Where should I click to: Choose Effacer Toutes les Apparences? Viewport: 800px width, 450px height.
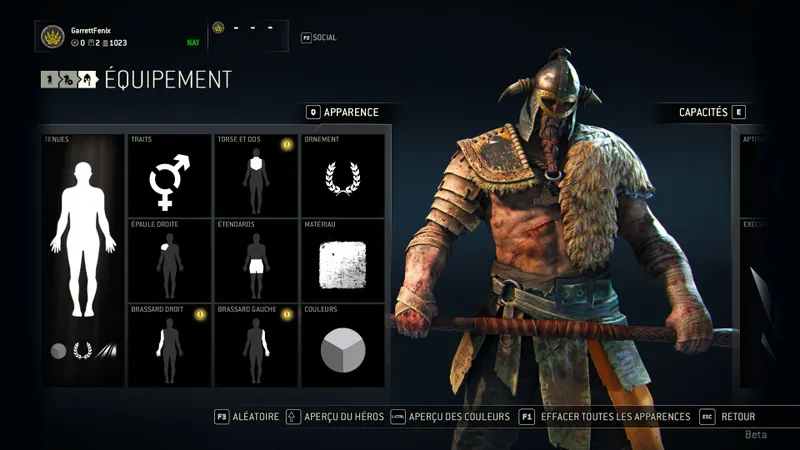pos(605,416)
